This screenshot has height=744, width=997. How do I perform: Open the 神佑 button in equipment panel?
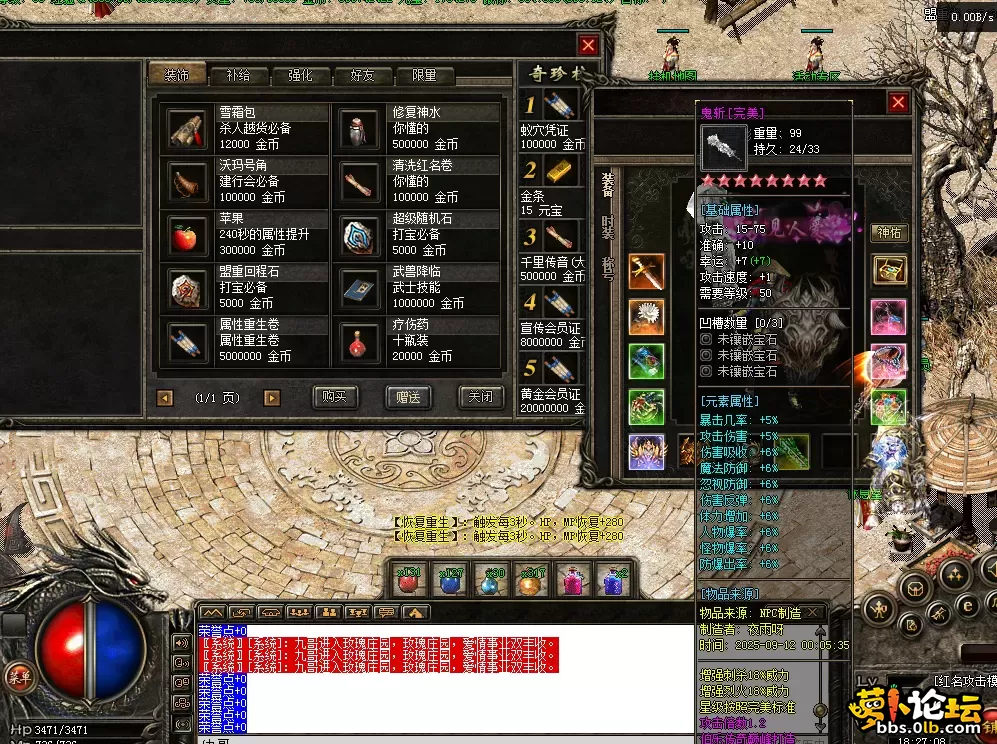click(889, 233)
